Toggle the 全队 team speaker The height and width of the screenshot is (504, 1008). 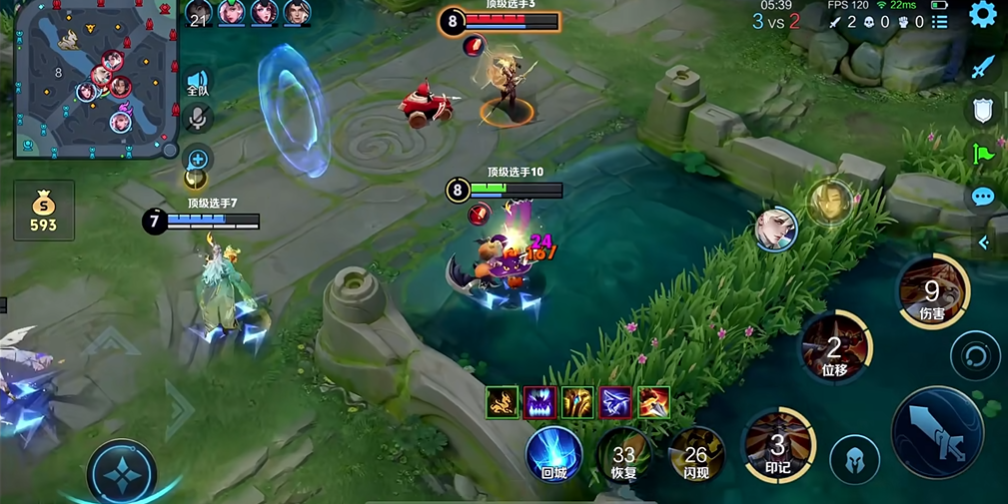tap(198, 83)
